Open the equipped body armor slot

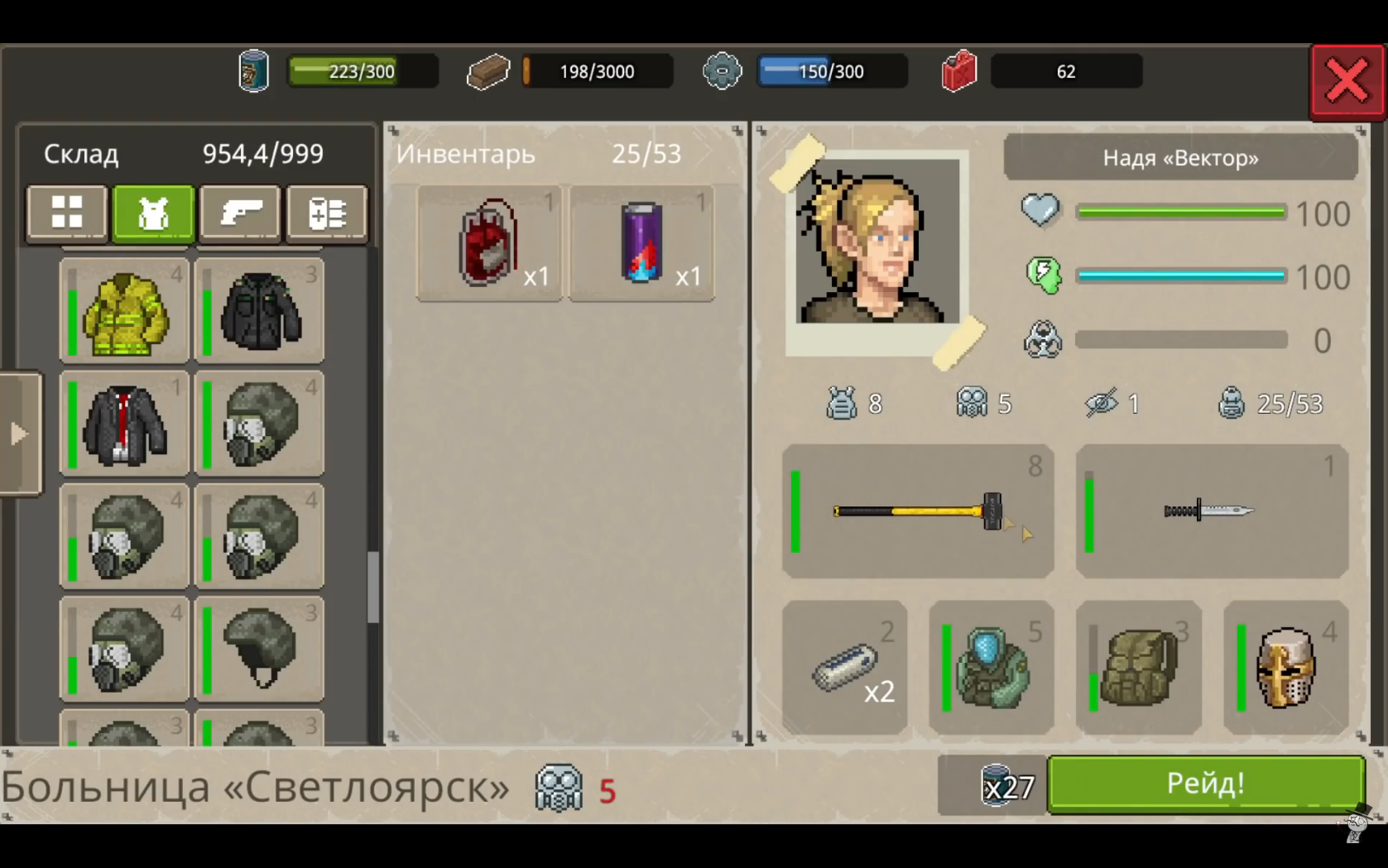tap(991, 667)
